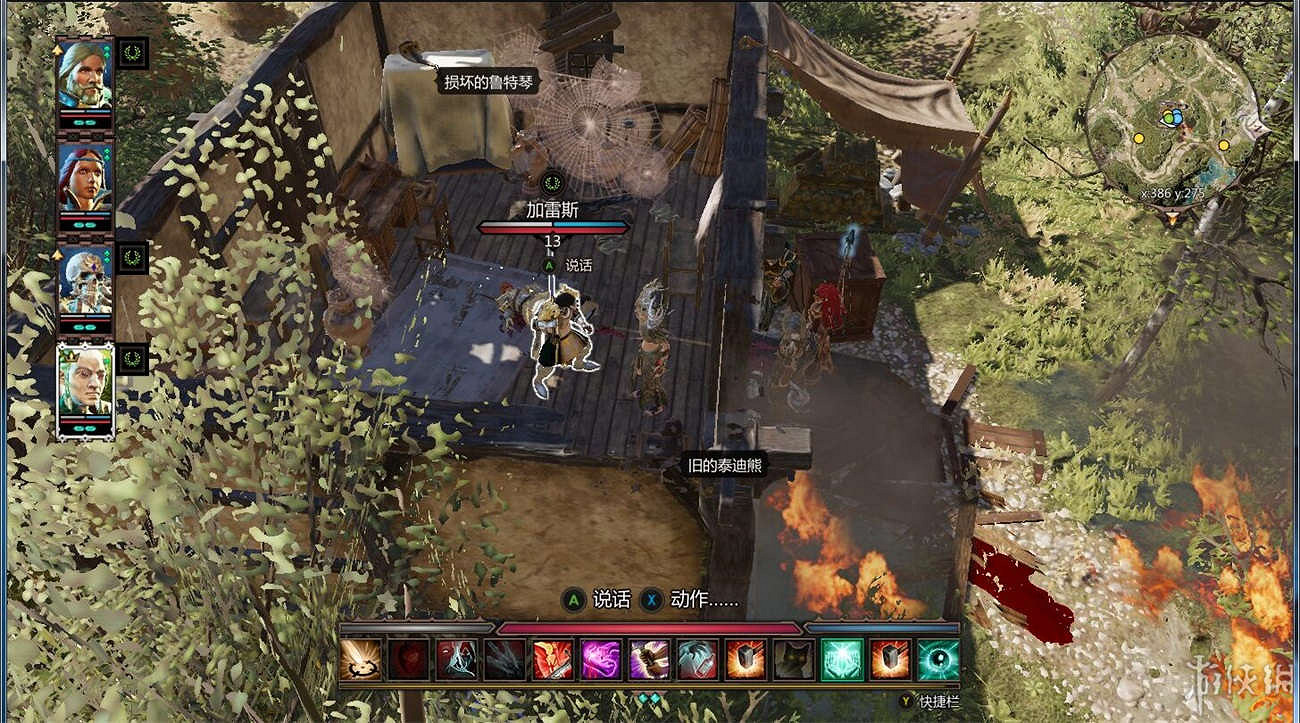Activate the sword-and-target attack skill
The width and height of the screenshot is (1300, 723).
point(360,660)
